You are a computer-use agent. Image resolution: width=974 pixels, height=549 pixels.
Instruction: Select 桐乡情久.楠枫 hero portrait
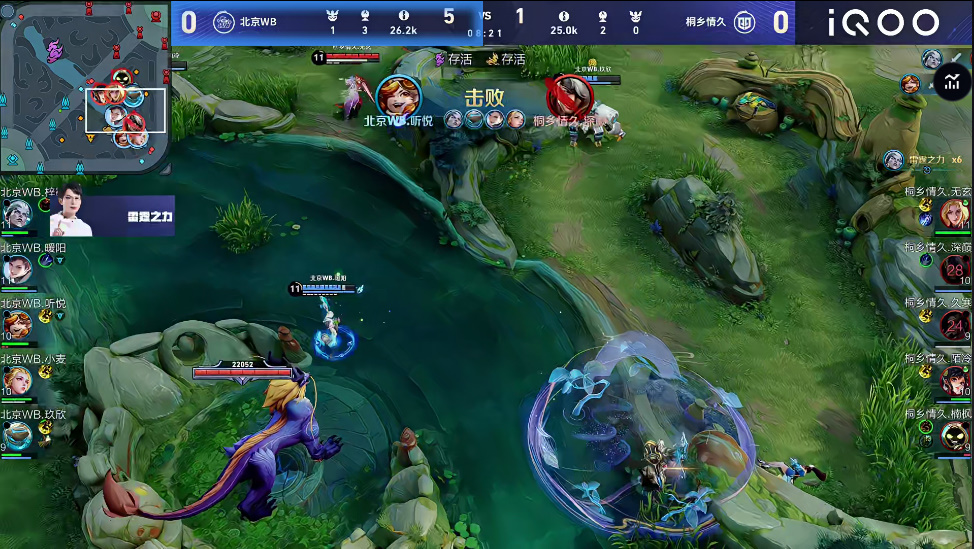(955, 436)
